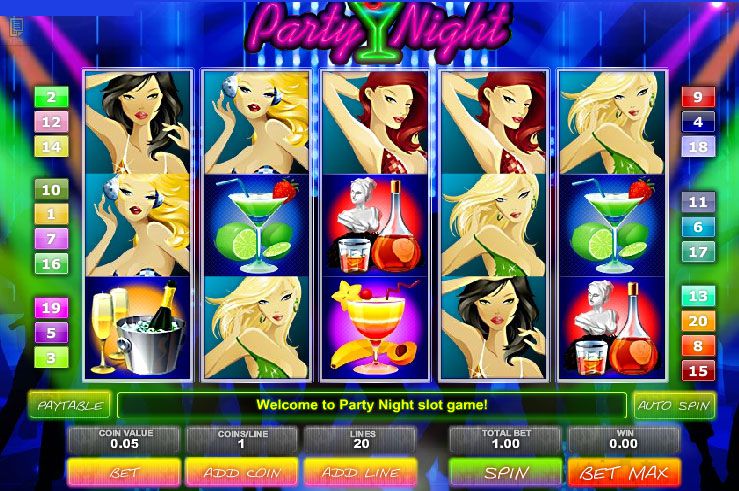Activate Auto Spin
739x491 pixels.
coord(673,405)
